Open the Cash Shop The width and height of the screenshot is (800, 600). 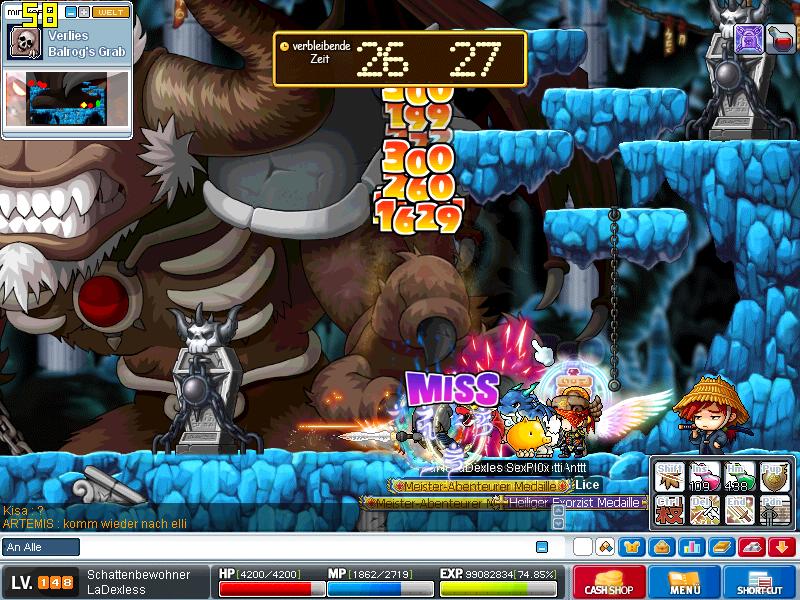(608, 582)
